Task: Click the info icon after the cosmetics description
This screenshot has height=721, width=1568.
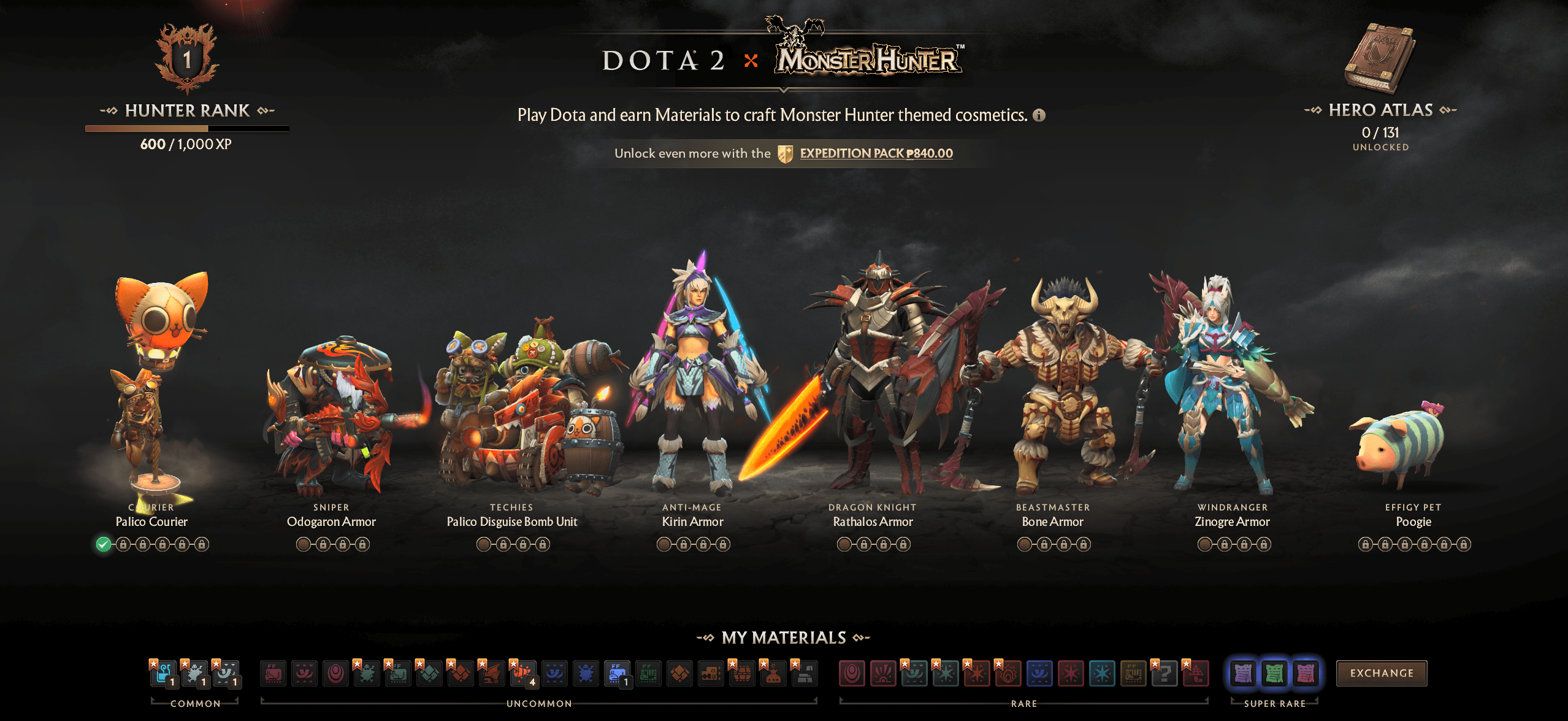Action: pyautogui.click(x=1038, y=115)
